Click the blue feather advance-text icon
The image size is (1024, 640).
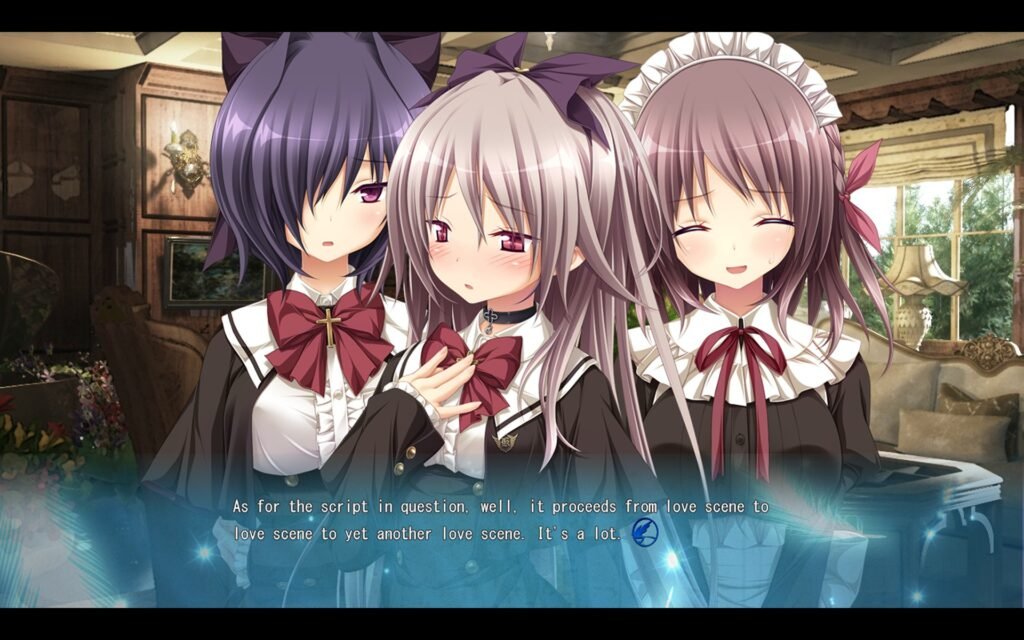[x=645, y=533]
